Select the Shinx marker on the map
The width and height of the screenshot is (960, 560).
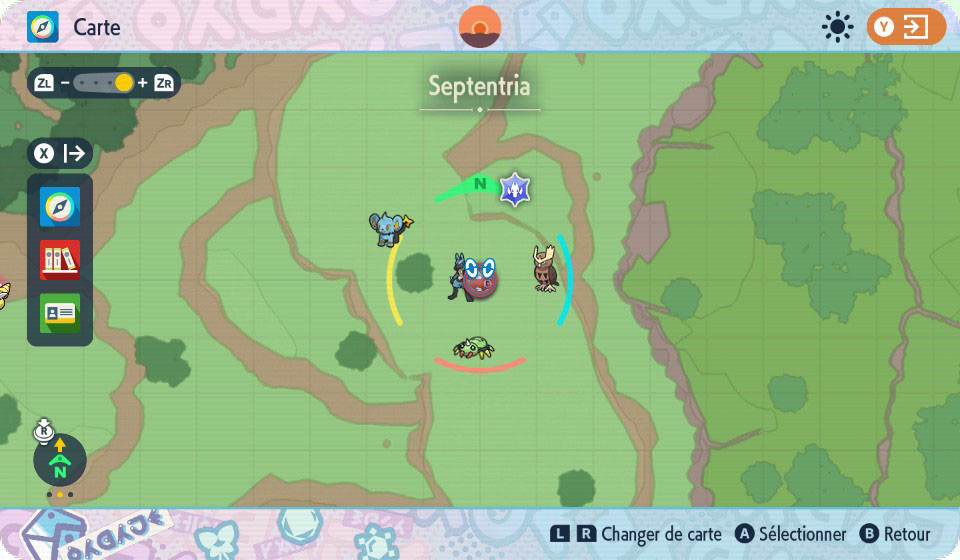click(x=389, y=228)
